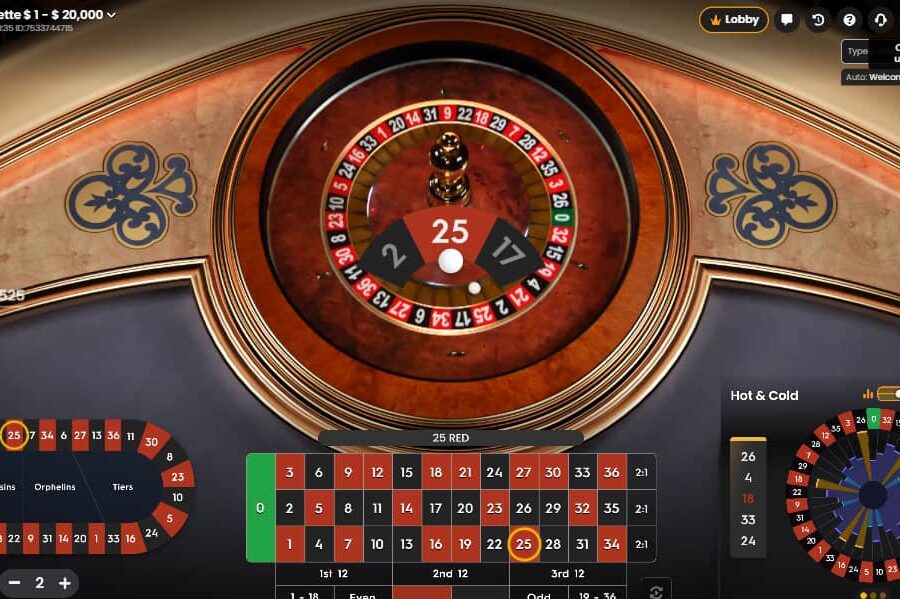Place a bet on green 0

pyautogui.click(x=260, y=508)
